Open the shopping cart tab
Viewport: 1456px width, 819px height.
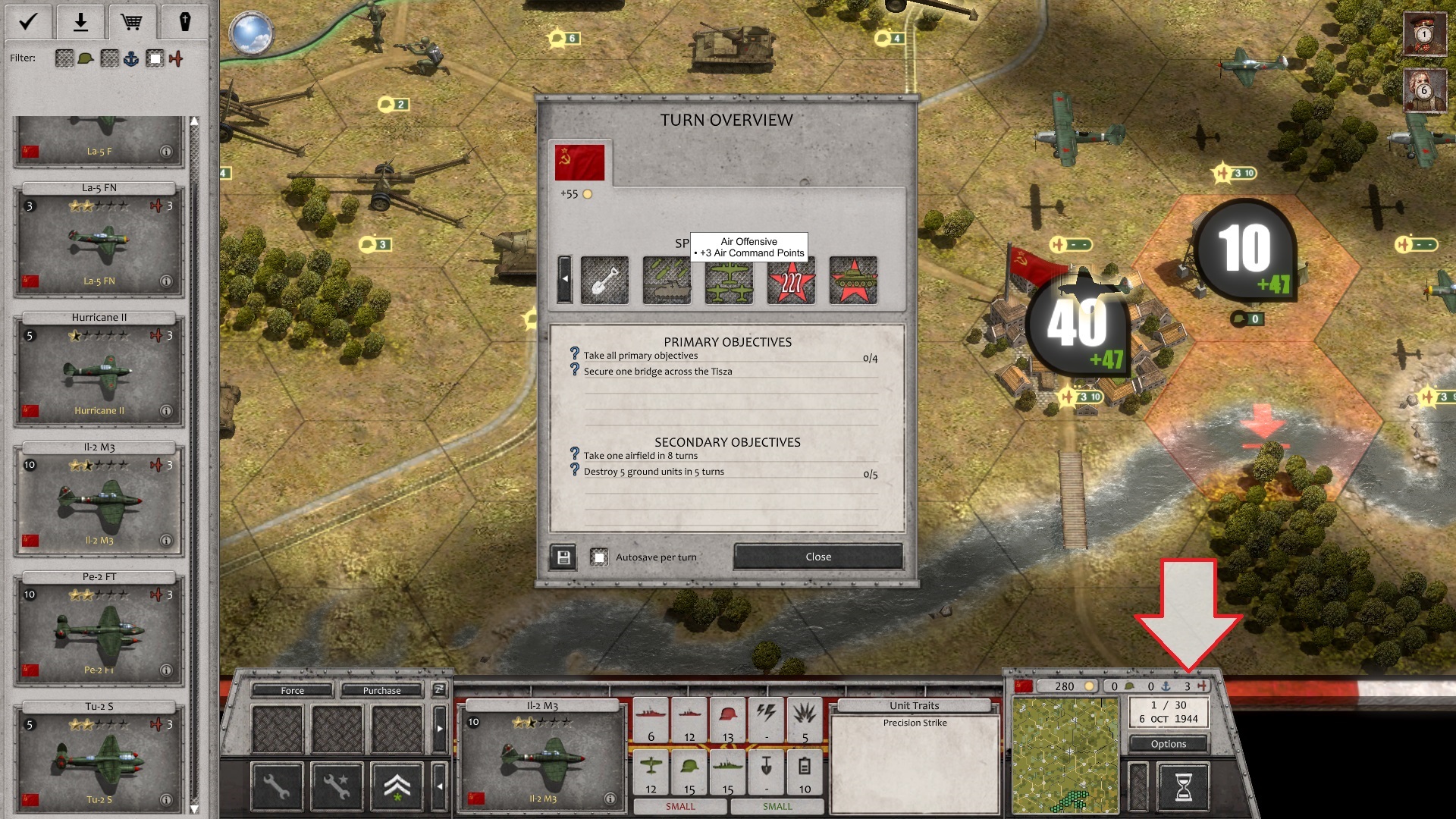tap(132, 22)
